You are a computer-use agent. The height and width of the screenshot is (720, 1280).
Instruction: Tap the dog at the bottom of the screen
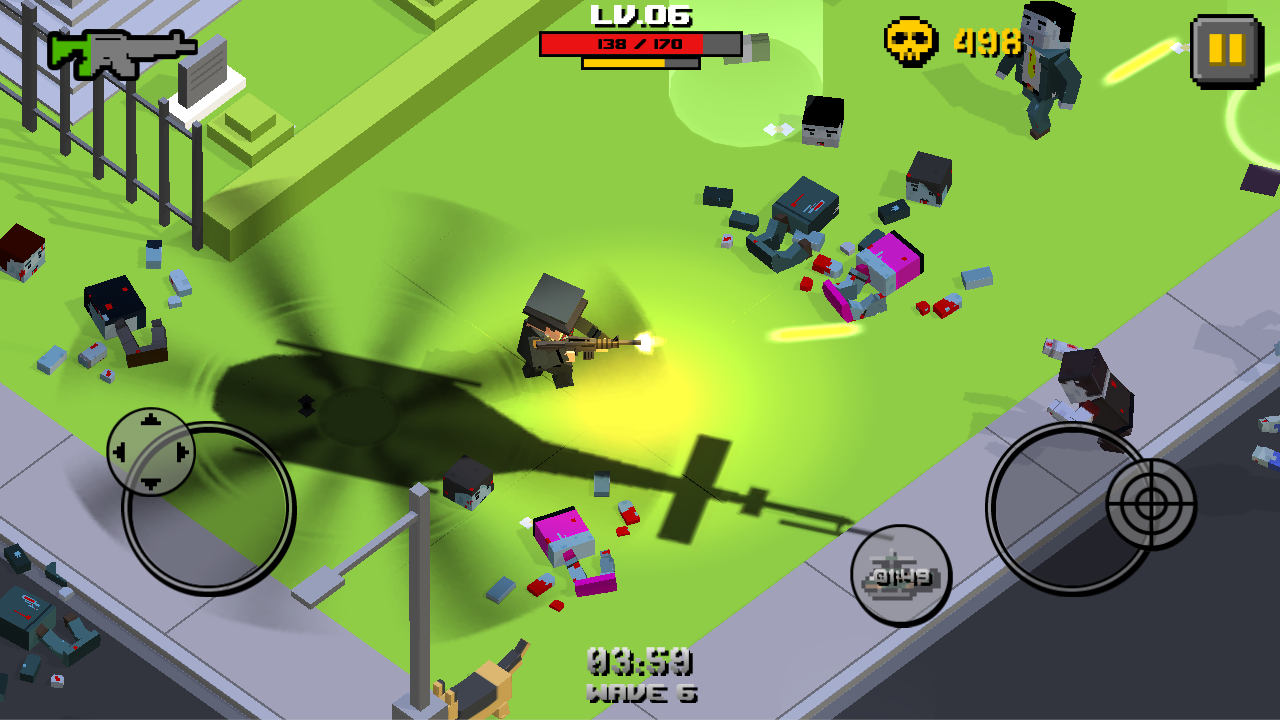(478, 690)
